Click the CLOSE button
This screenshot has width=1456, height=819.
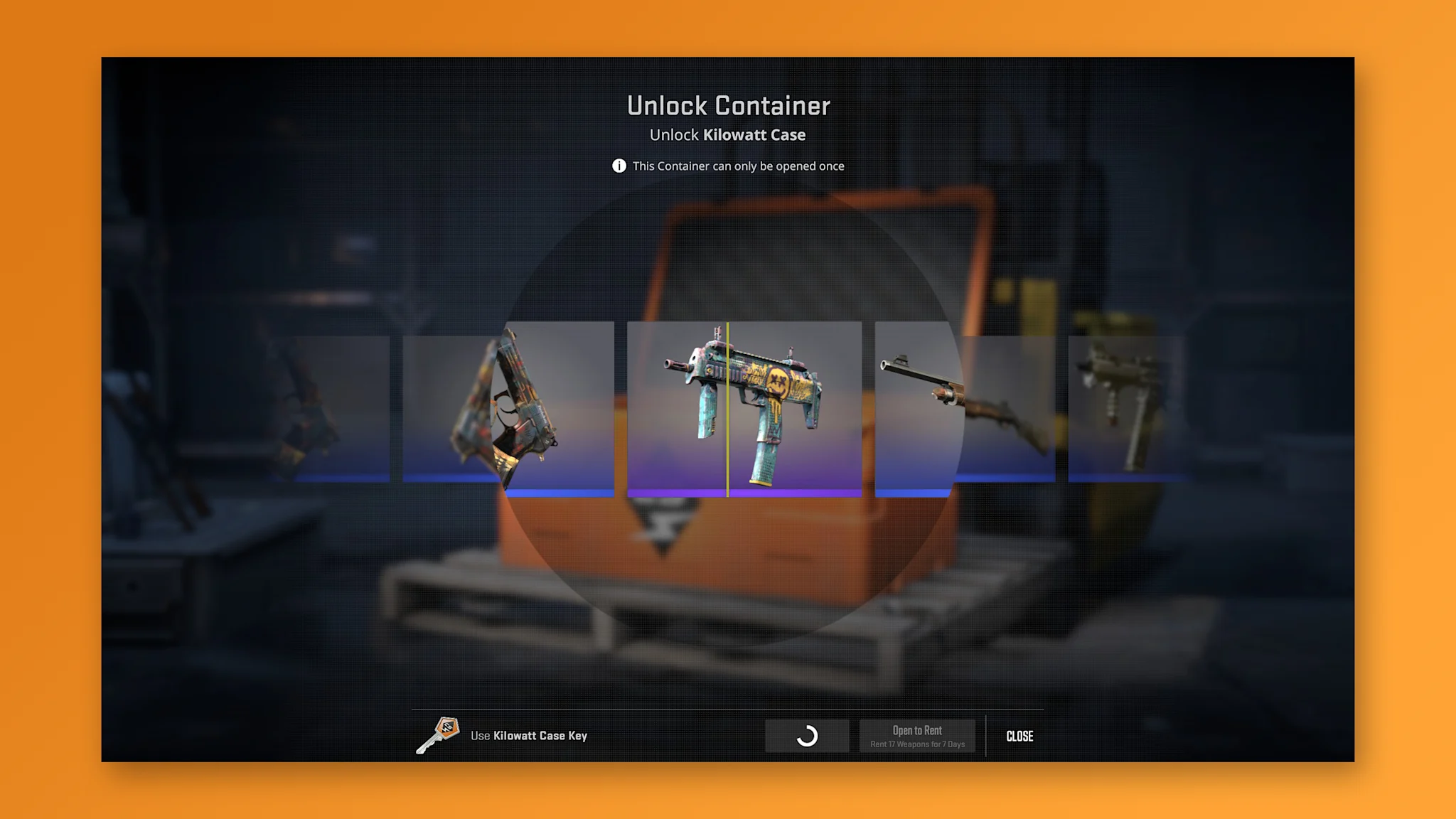coord(1019,737)
